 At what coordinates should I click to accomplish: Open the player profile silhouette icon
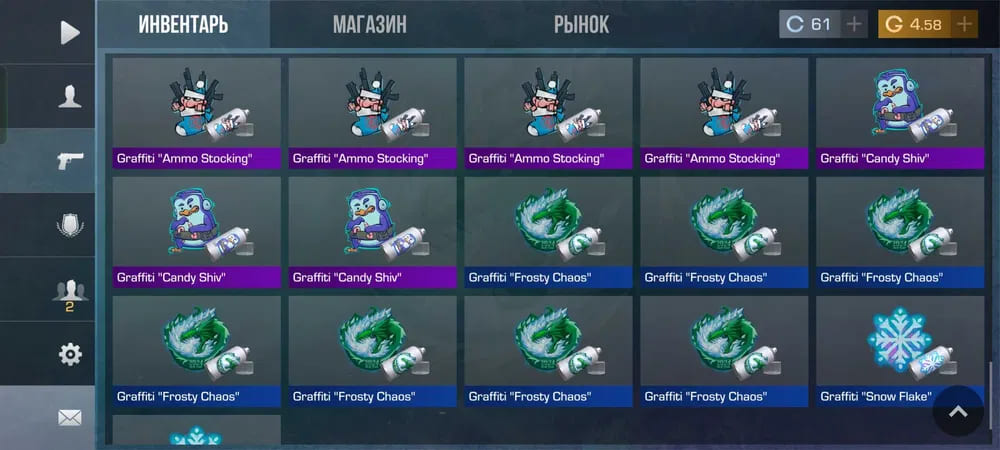[69, 96]
